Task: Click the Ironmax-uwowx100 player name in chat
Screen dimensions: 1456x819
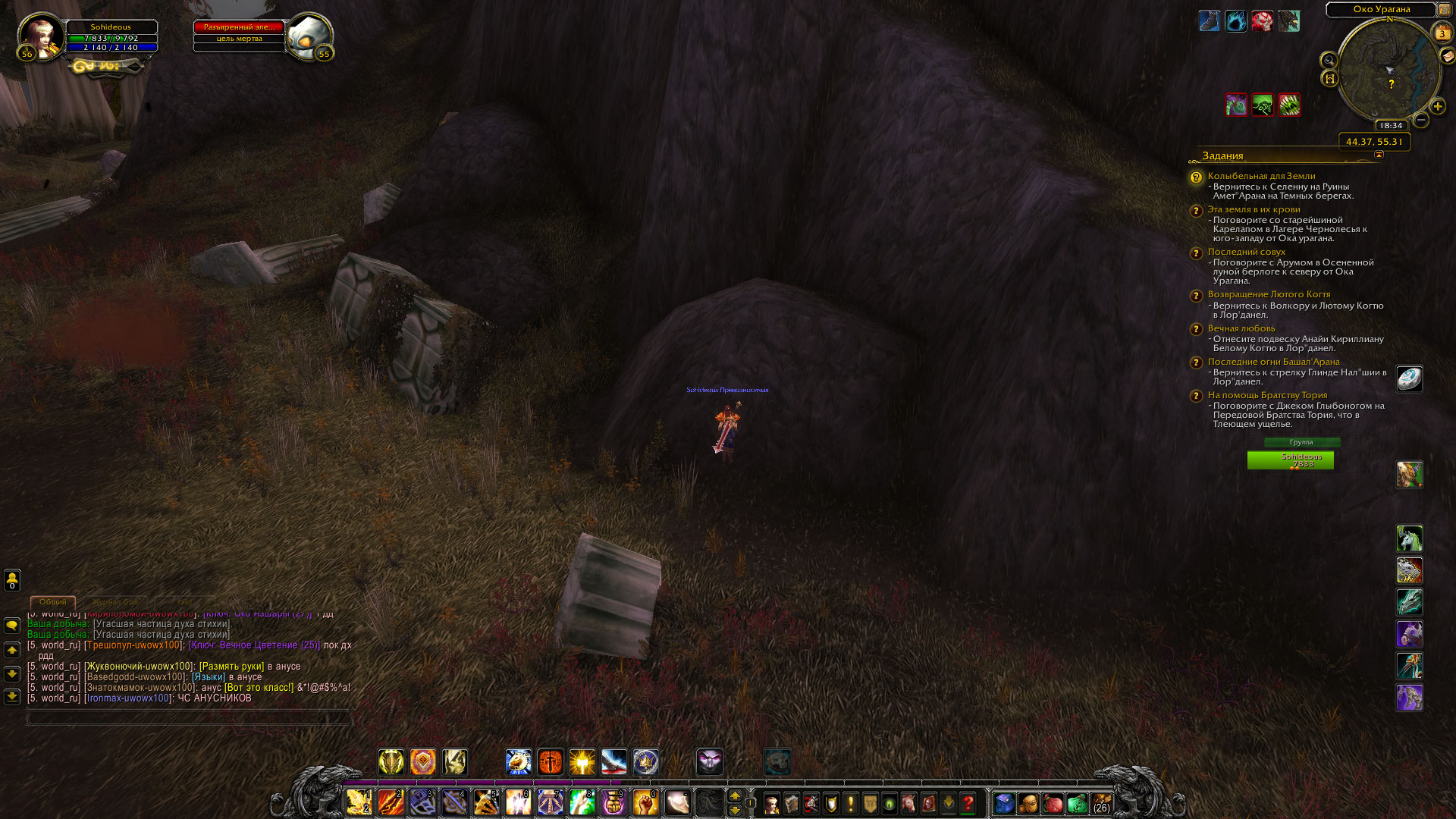Action: click(x=128, y=698)
